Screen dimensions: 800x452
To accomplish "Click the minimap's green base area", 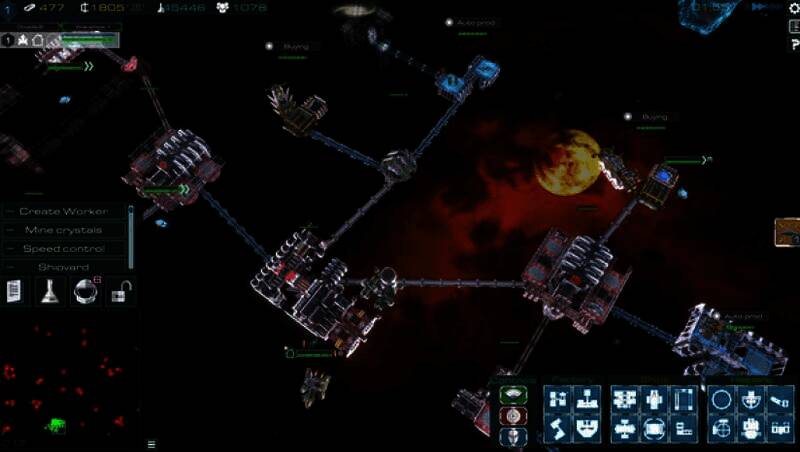I will click(x=53, y=425).
